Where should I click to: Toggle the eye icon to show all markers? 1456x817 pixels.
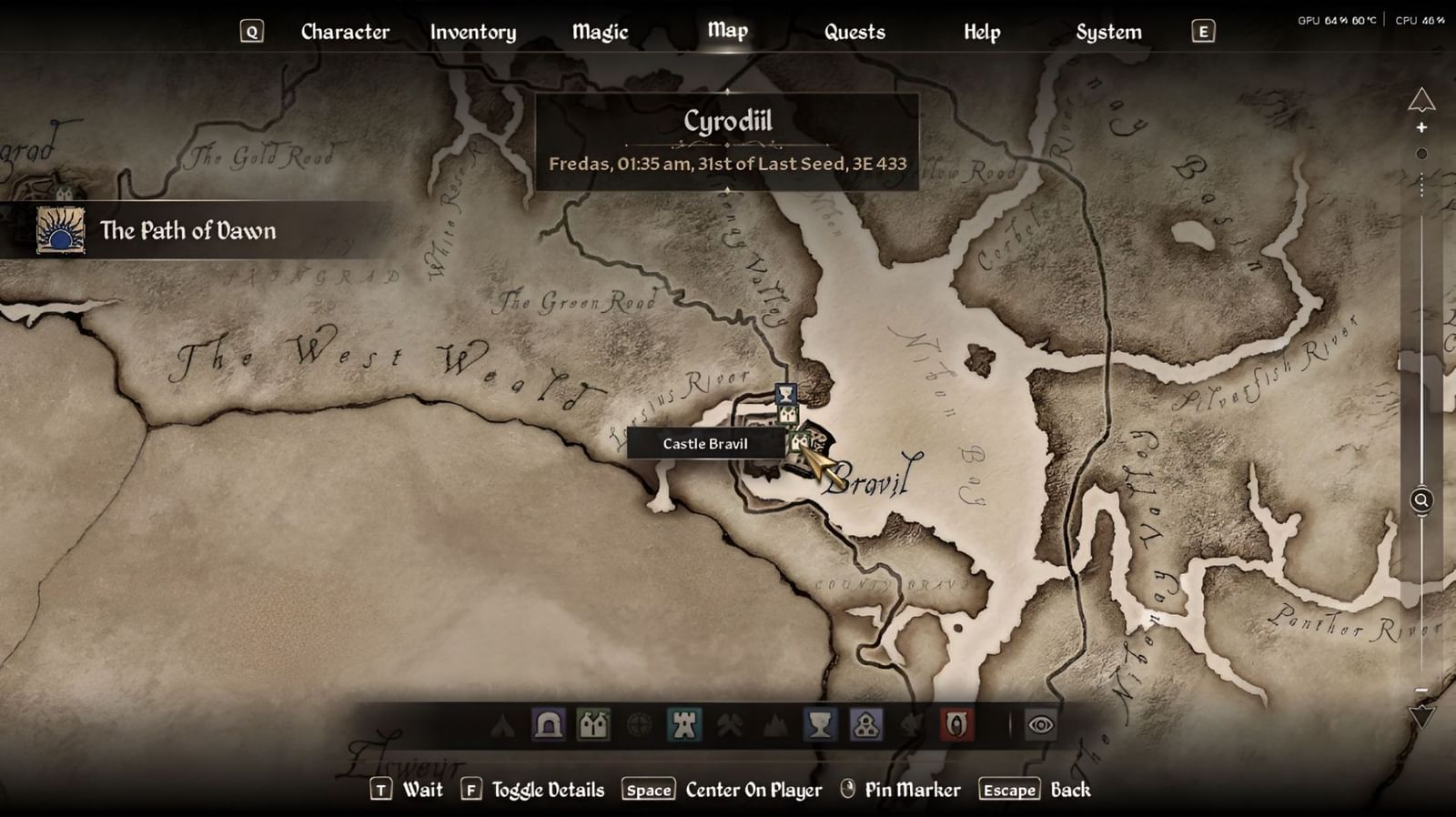point(1039,725)
